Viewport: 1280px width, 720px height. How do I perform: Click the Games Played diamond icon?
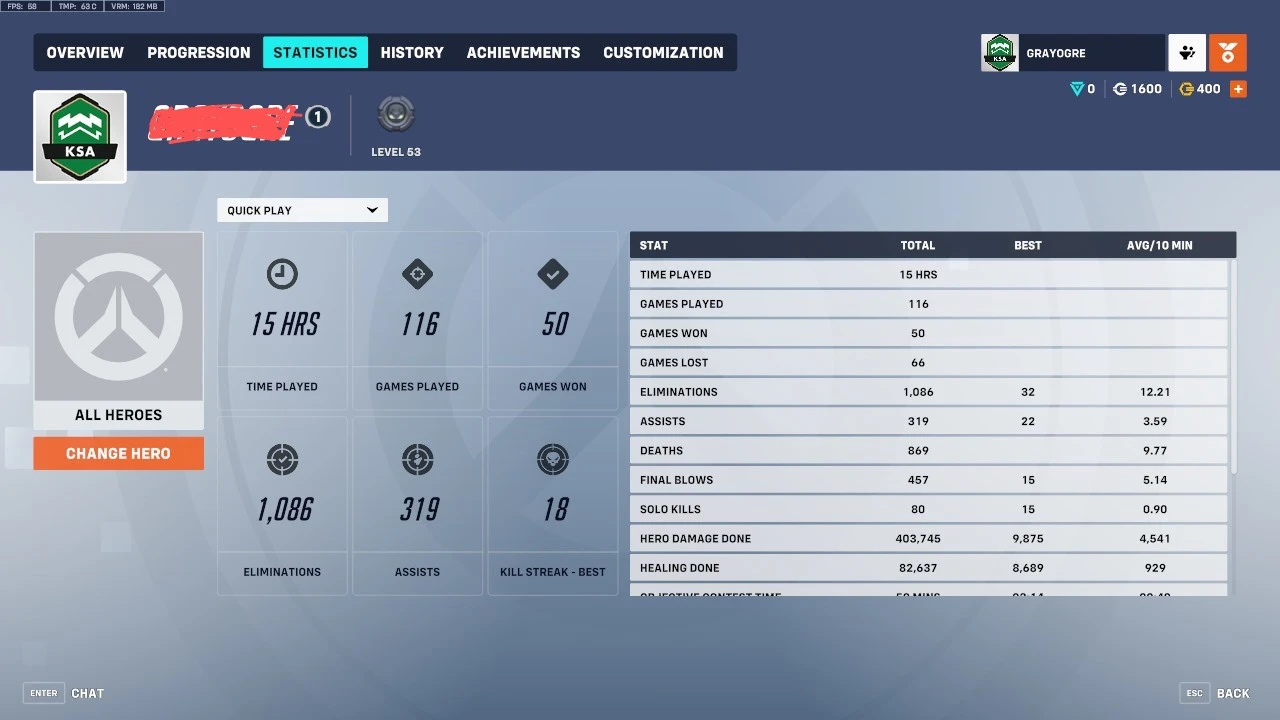point(417,274)
